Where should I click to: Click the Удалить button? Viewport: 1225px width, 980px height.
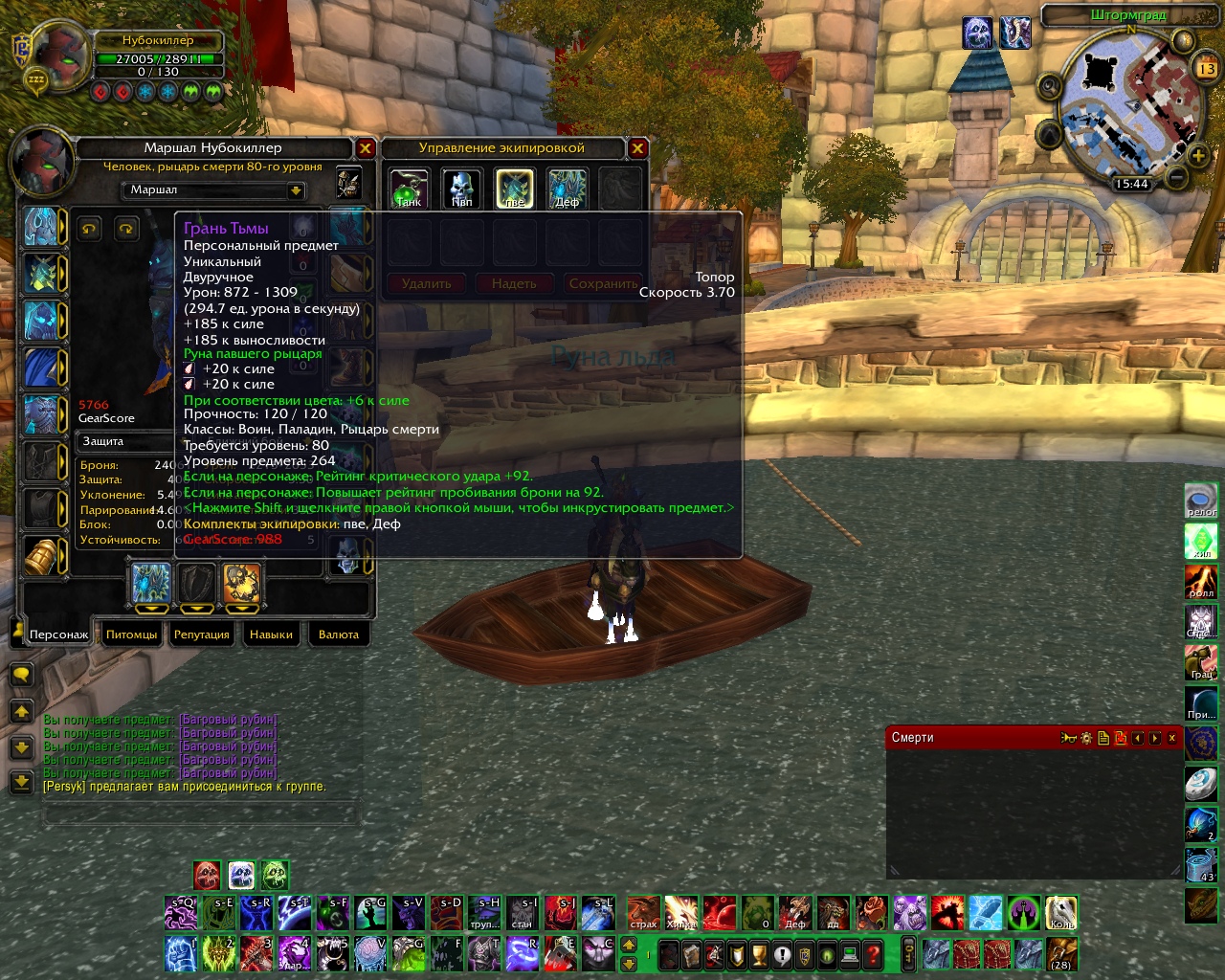tap(426, 283)
